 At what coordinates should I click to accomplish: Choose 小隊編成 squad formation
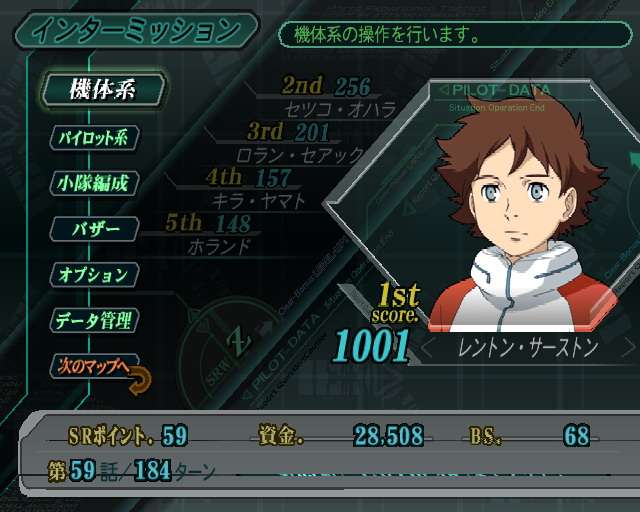point(93,183)
